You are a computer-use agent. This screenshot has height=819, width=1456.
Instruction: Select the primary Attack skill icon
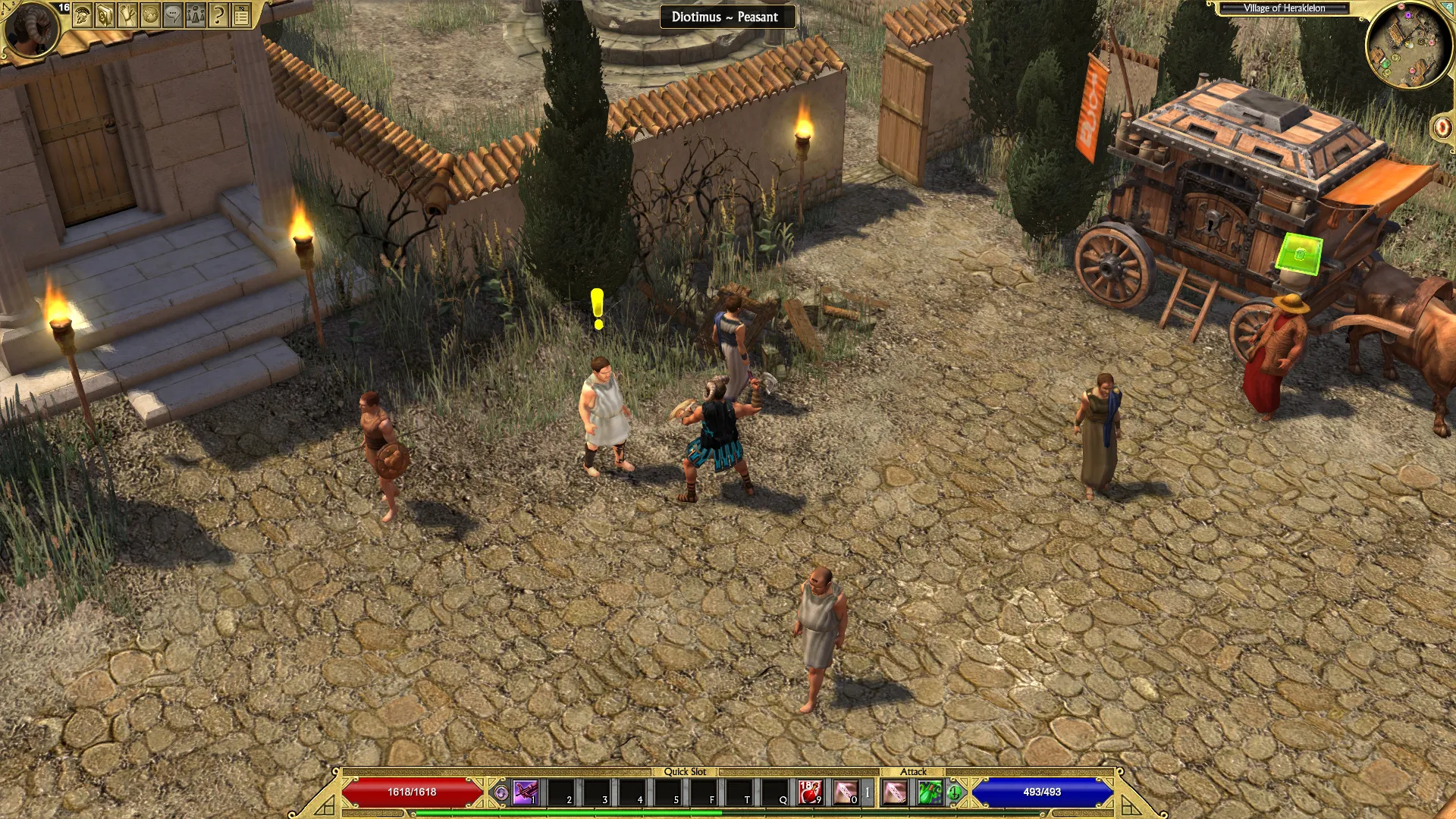(x=895, y=792)
